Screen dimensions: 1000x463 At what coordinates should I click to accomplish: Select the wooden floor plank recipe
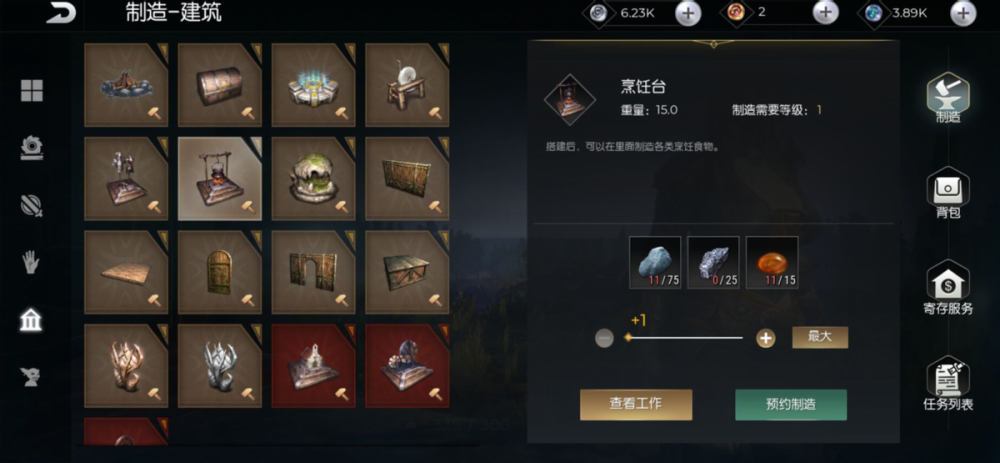coord(126,272)
